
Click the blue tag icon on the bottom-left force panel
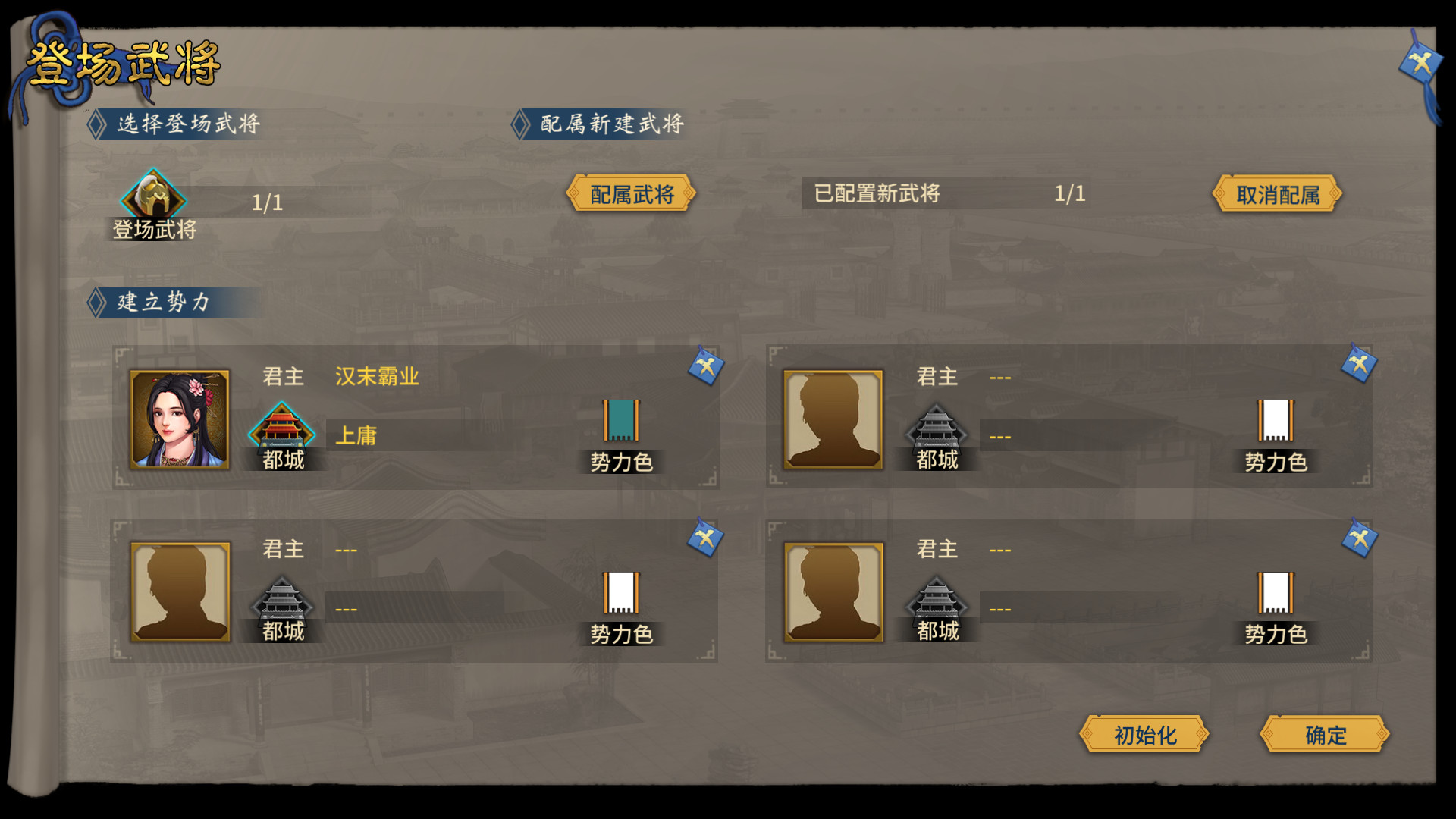tap(705, 541)
